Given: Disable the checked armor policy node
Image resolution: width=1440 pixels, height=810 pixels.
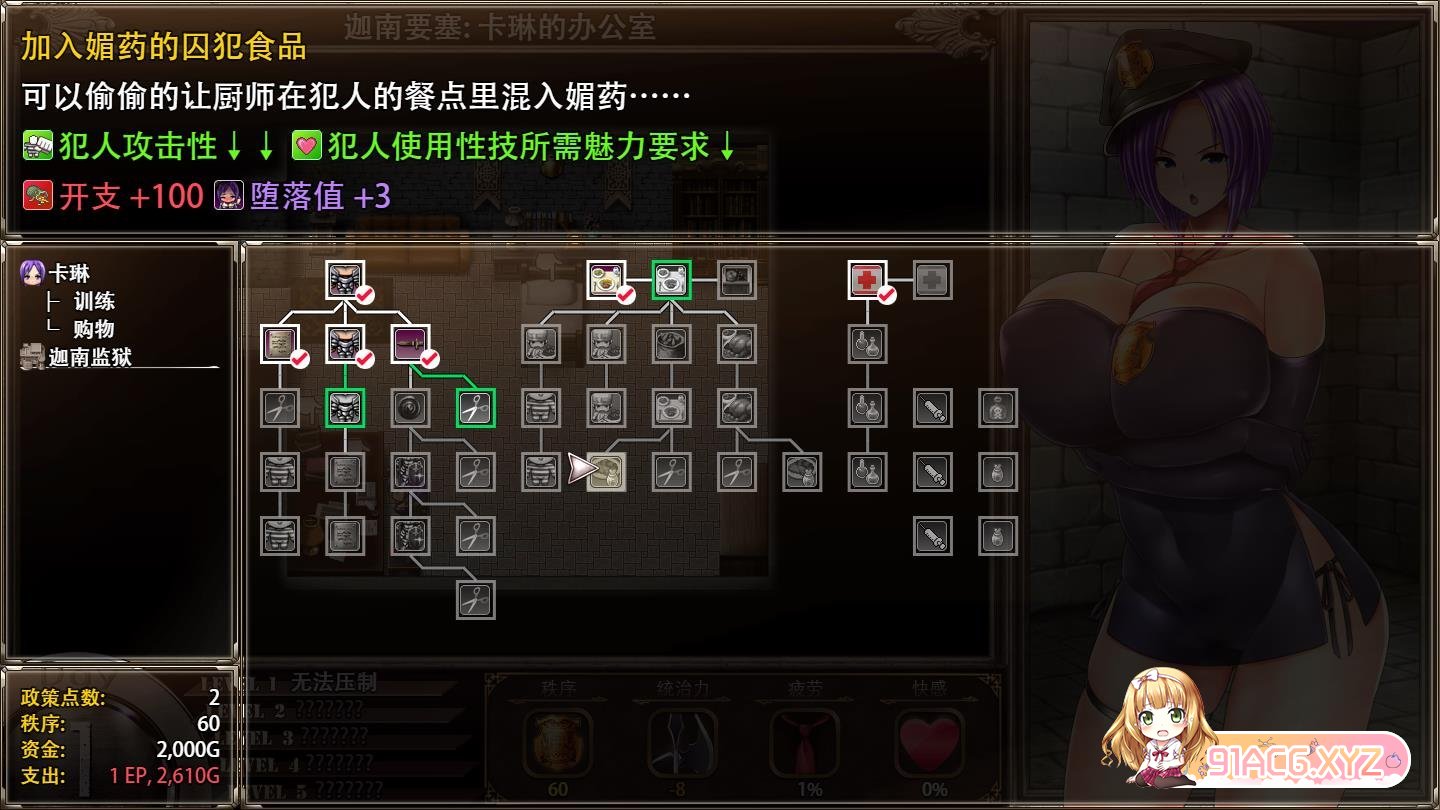Looking at the screenshot, I should pos(344,343).
